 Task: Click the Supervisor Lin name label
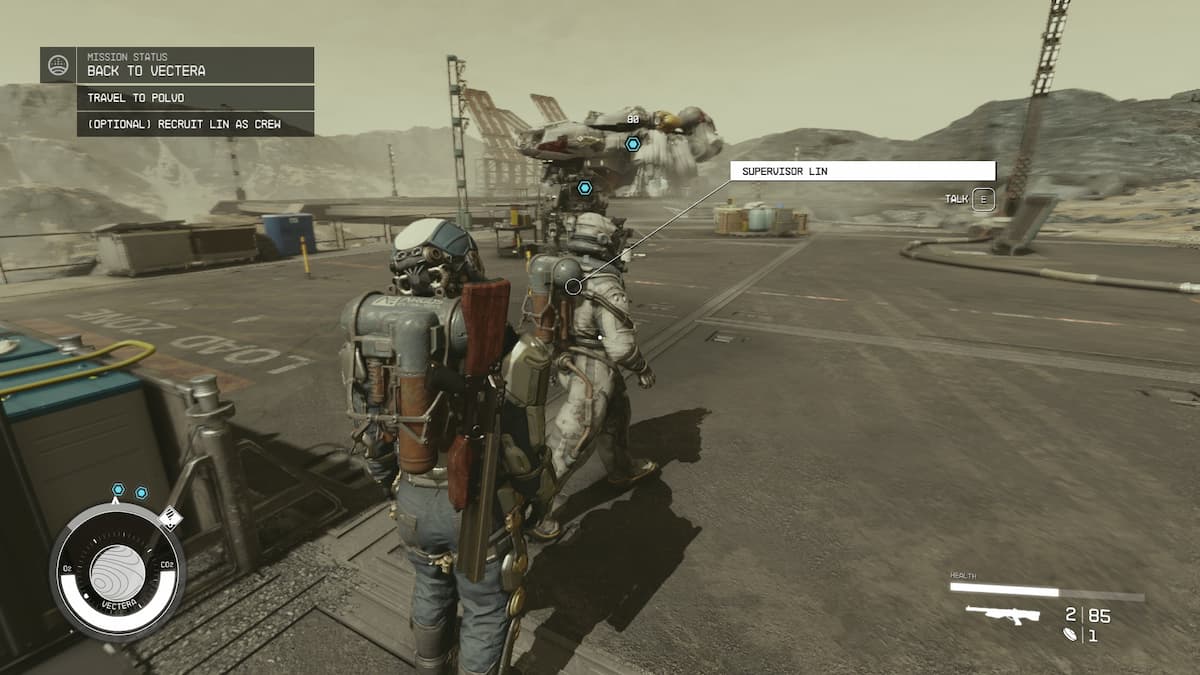(x=862, y=171)
